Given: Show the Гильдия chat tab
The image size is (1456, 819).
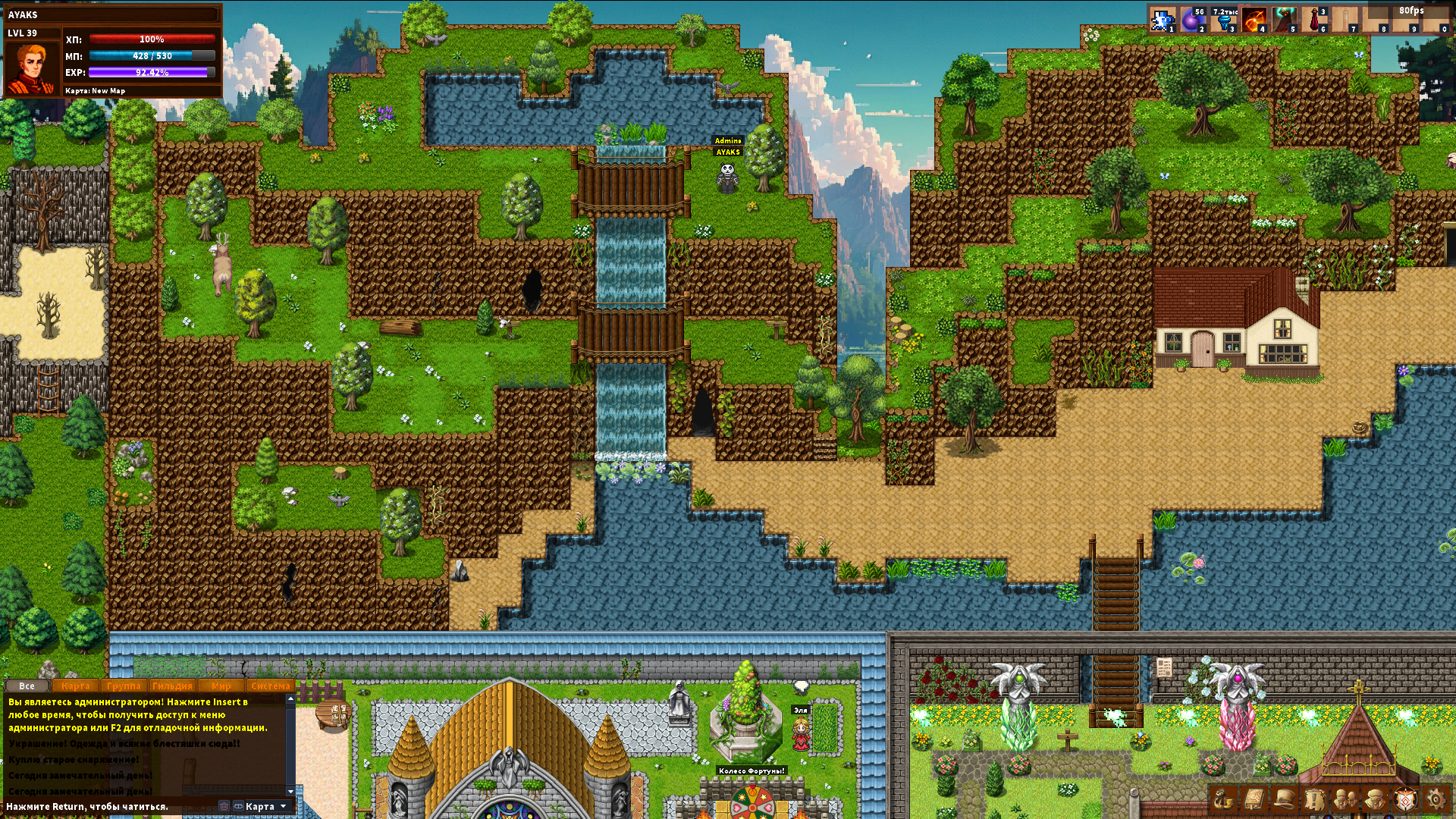Looking at the screenshot, I should pos(172,686).
